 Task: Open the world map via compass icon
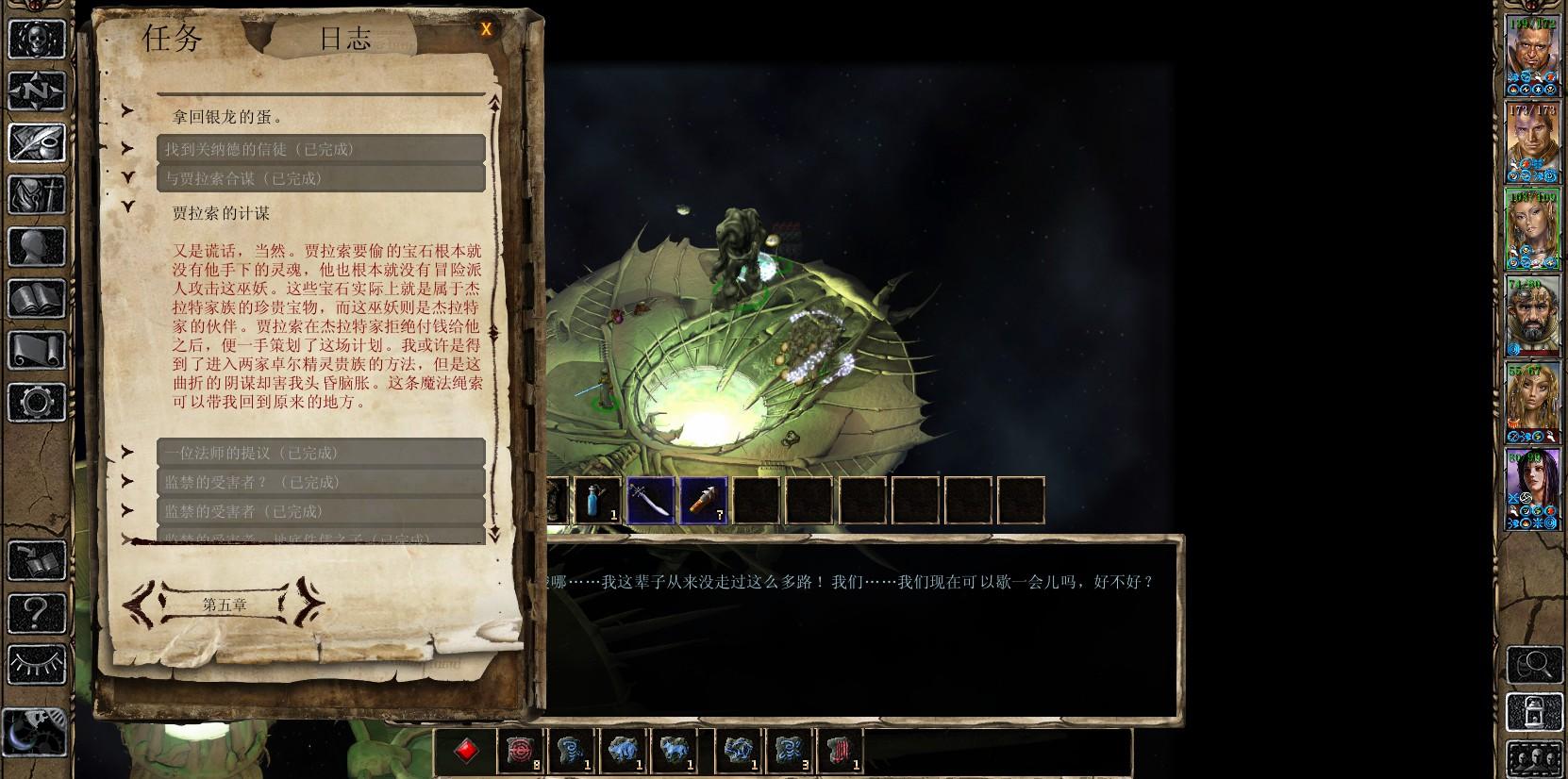click(37, 91)
